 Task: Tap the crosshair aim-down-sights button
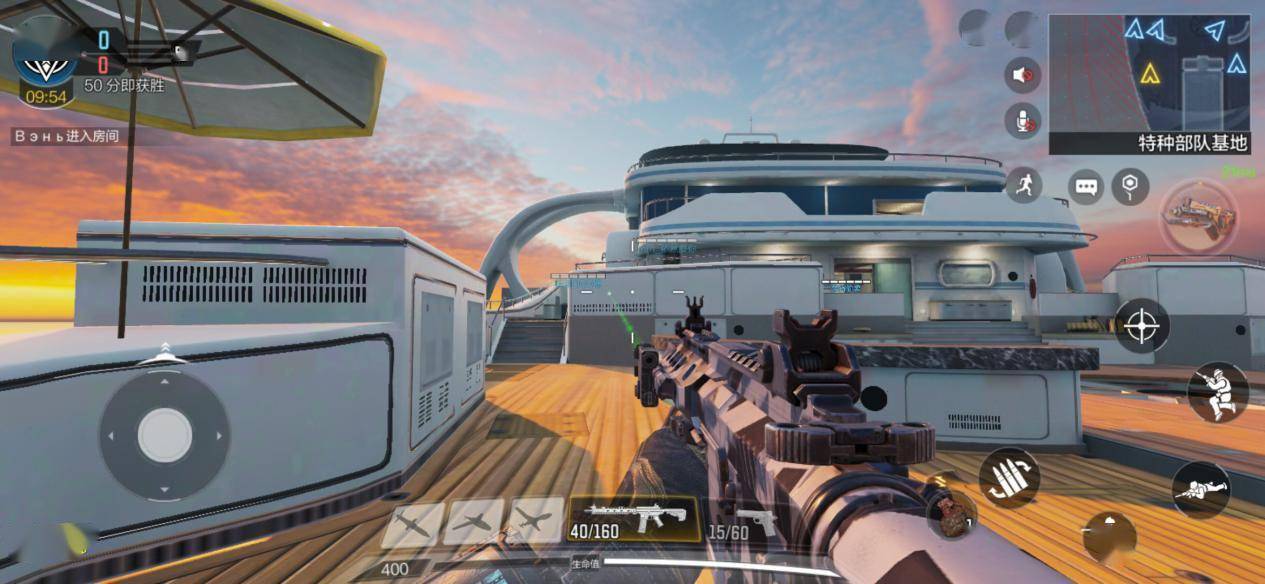1141,326
